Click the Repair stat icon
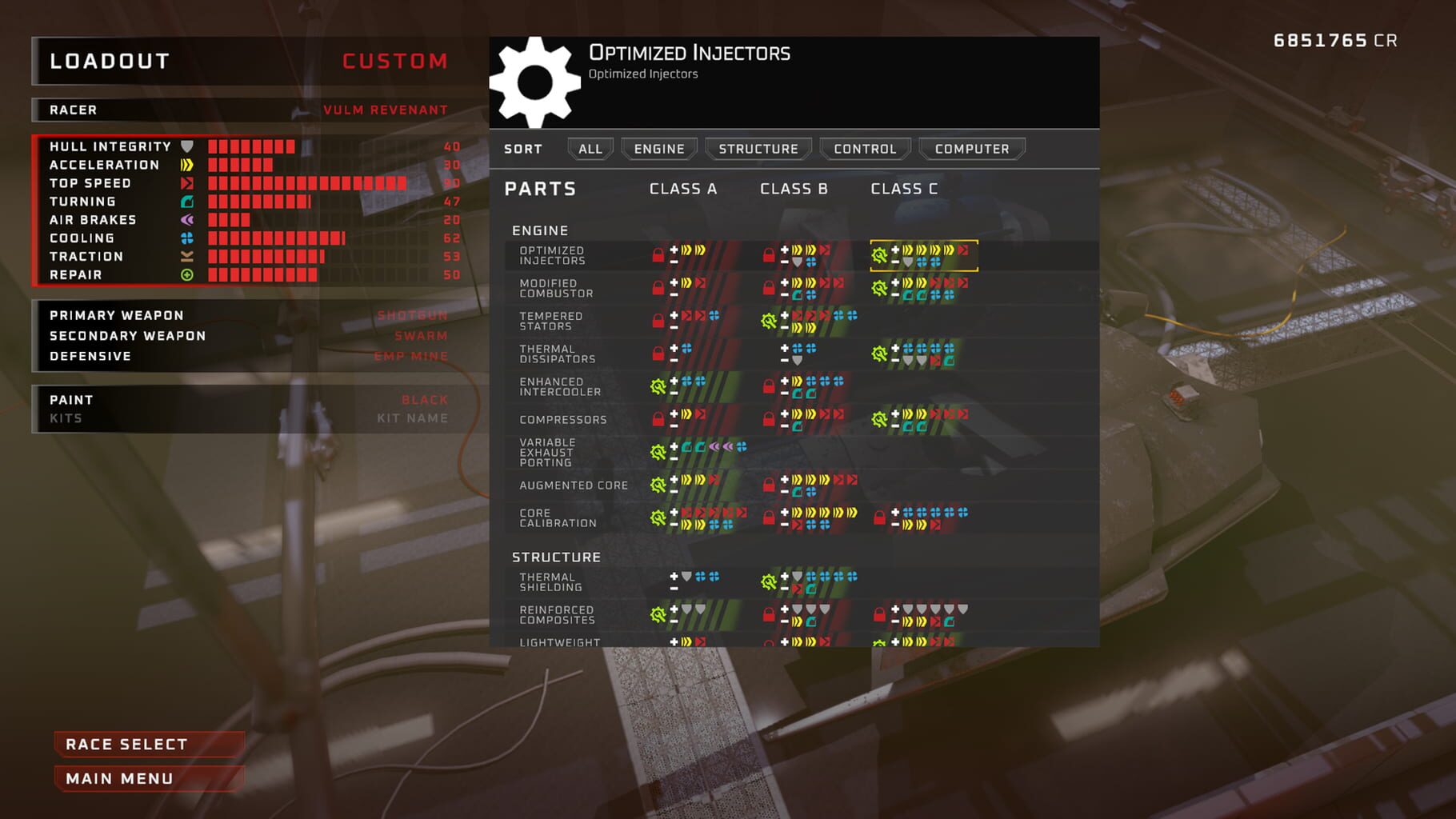 coord(189,274)
